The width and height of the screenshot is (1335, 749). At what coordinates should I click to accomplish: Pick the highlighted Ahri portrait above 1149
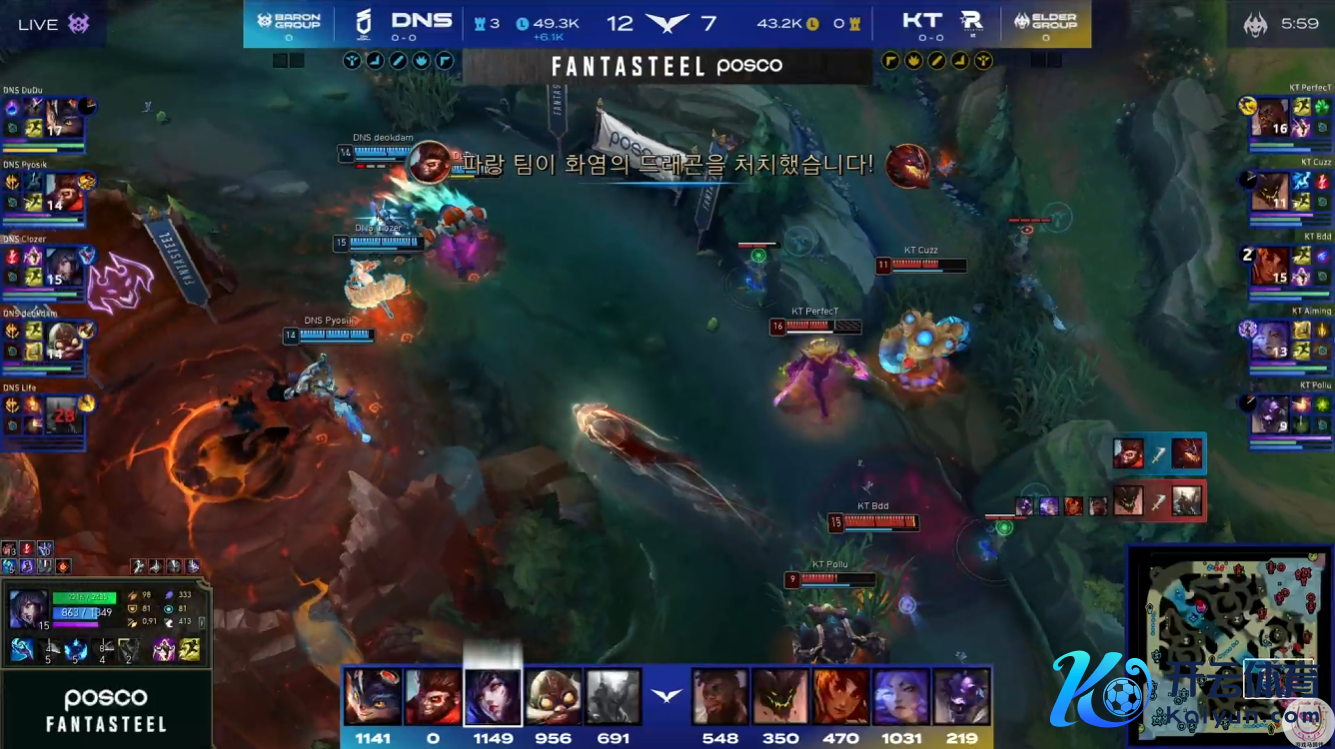pyautogui.click(x=493, y=697)
